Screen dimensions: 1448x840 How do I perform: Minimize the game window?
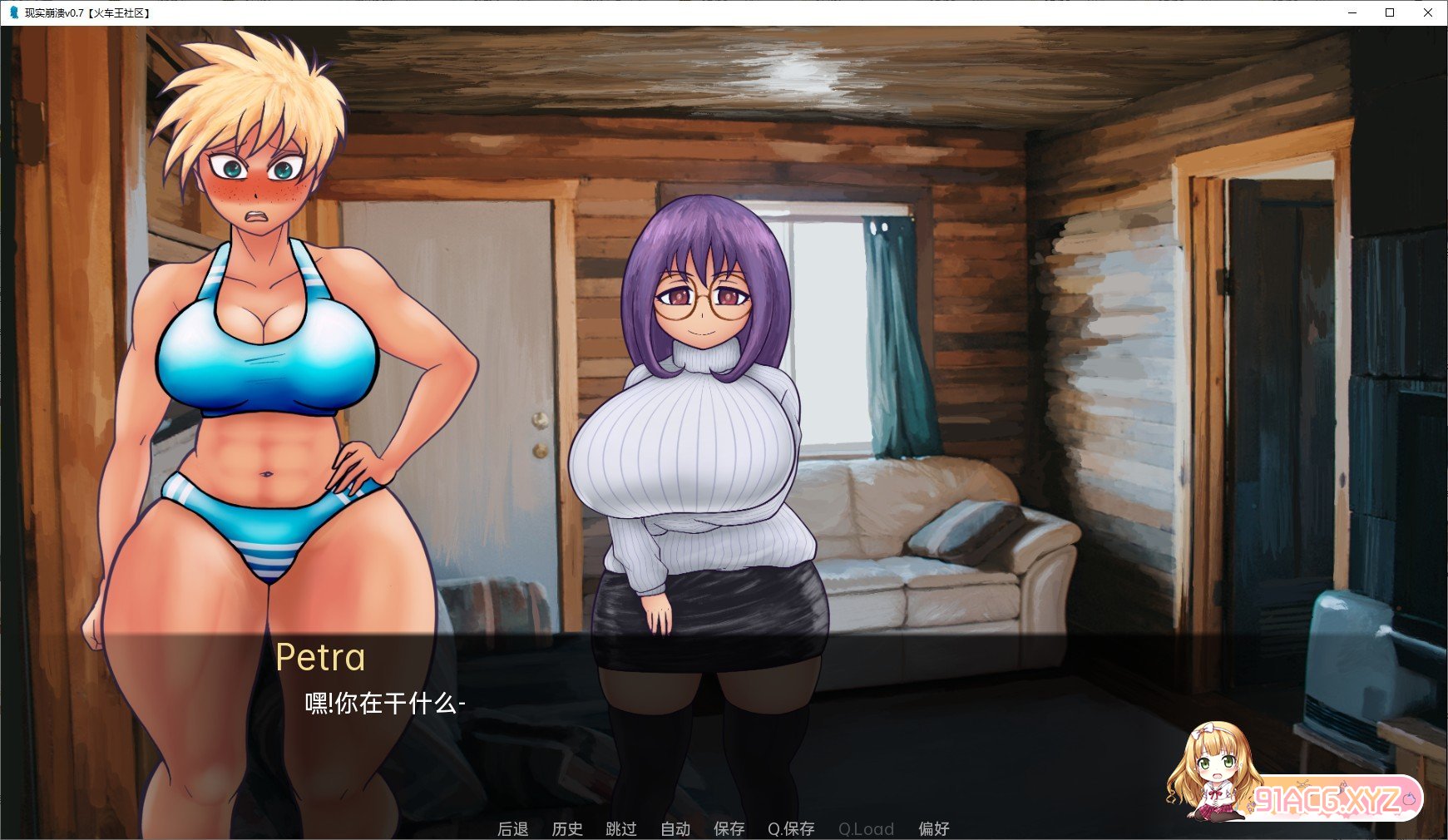[1352, 12]
